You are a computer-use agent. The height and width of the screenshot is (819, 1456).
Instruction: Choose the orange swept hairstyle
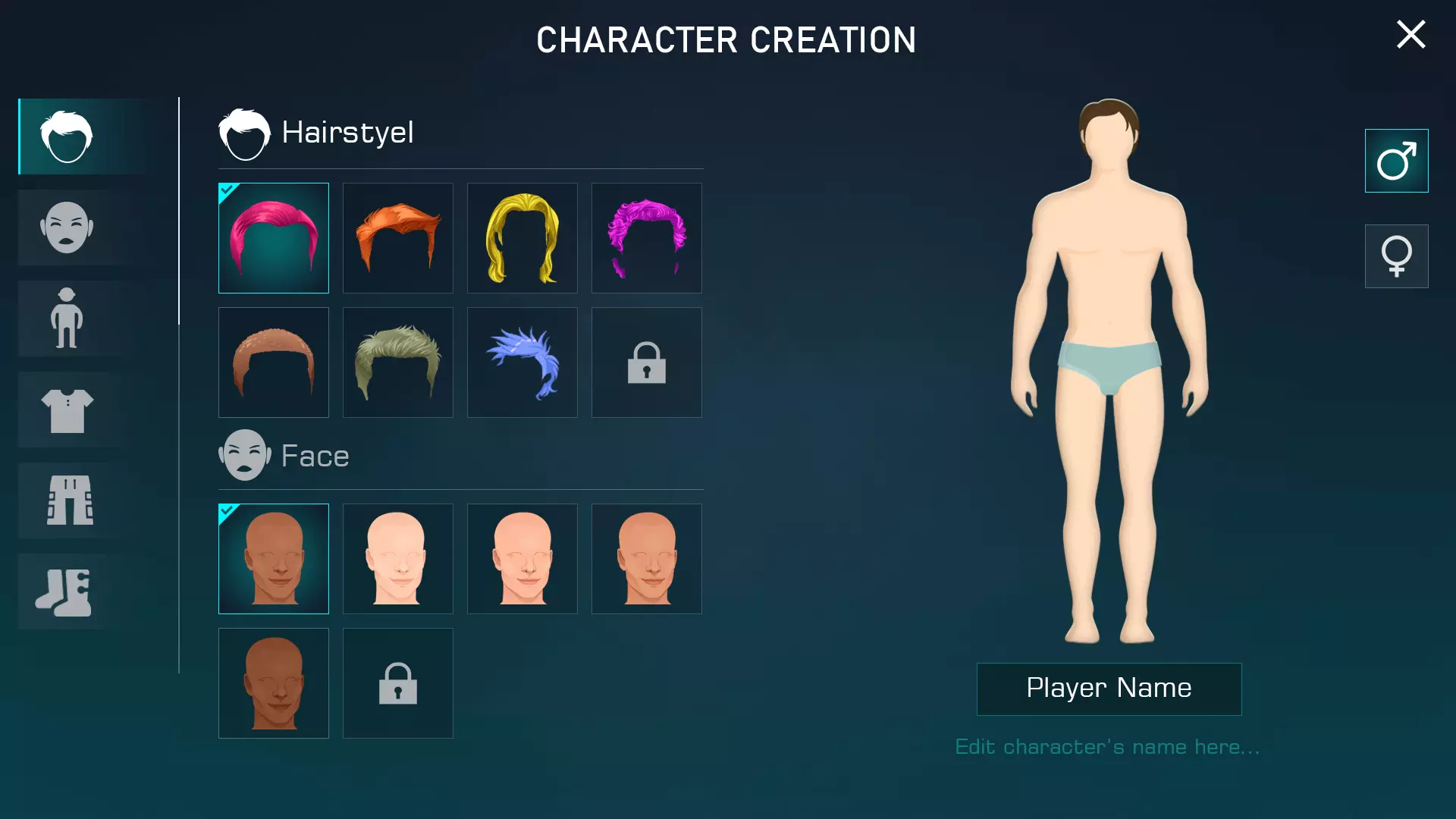398,238
